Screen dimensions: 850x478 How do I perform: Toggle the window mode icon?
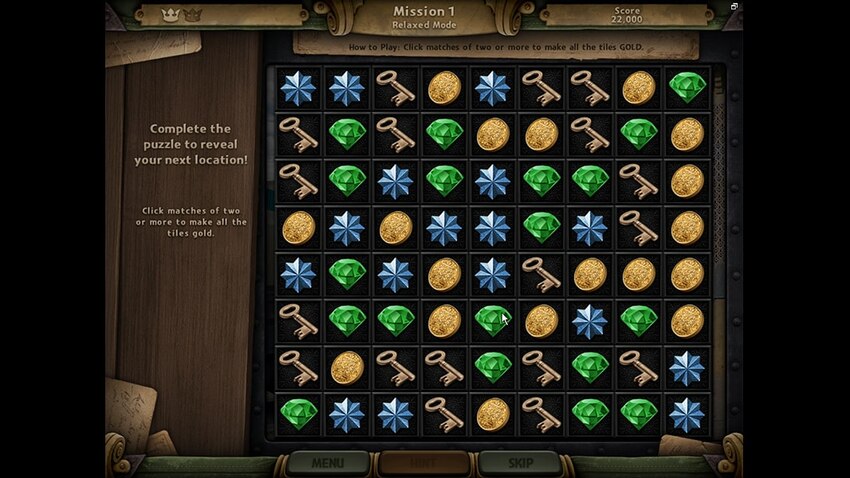735,7
